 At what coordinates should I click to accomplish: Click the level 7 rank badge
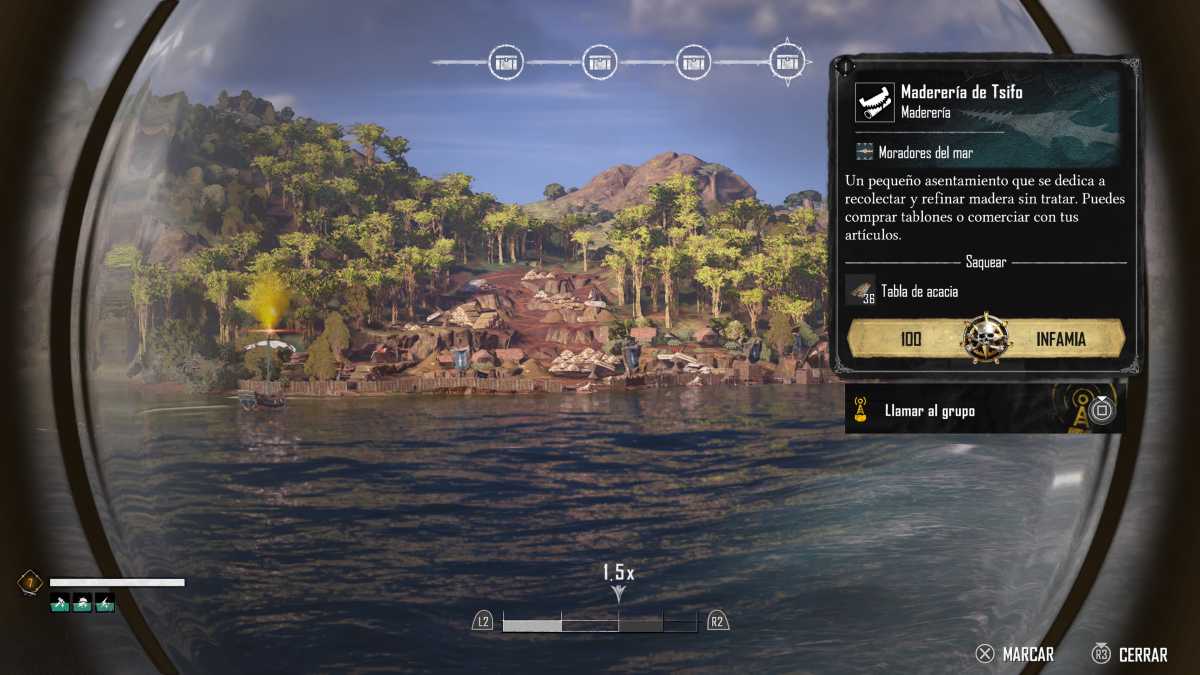(30, 582)
